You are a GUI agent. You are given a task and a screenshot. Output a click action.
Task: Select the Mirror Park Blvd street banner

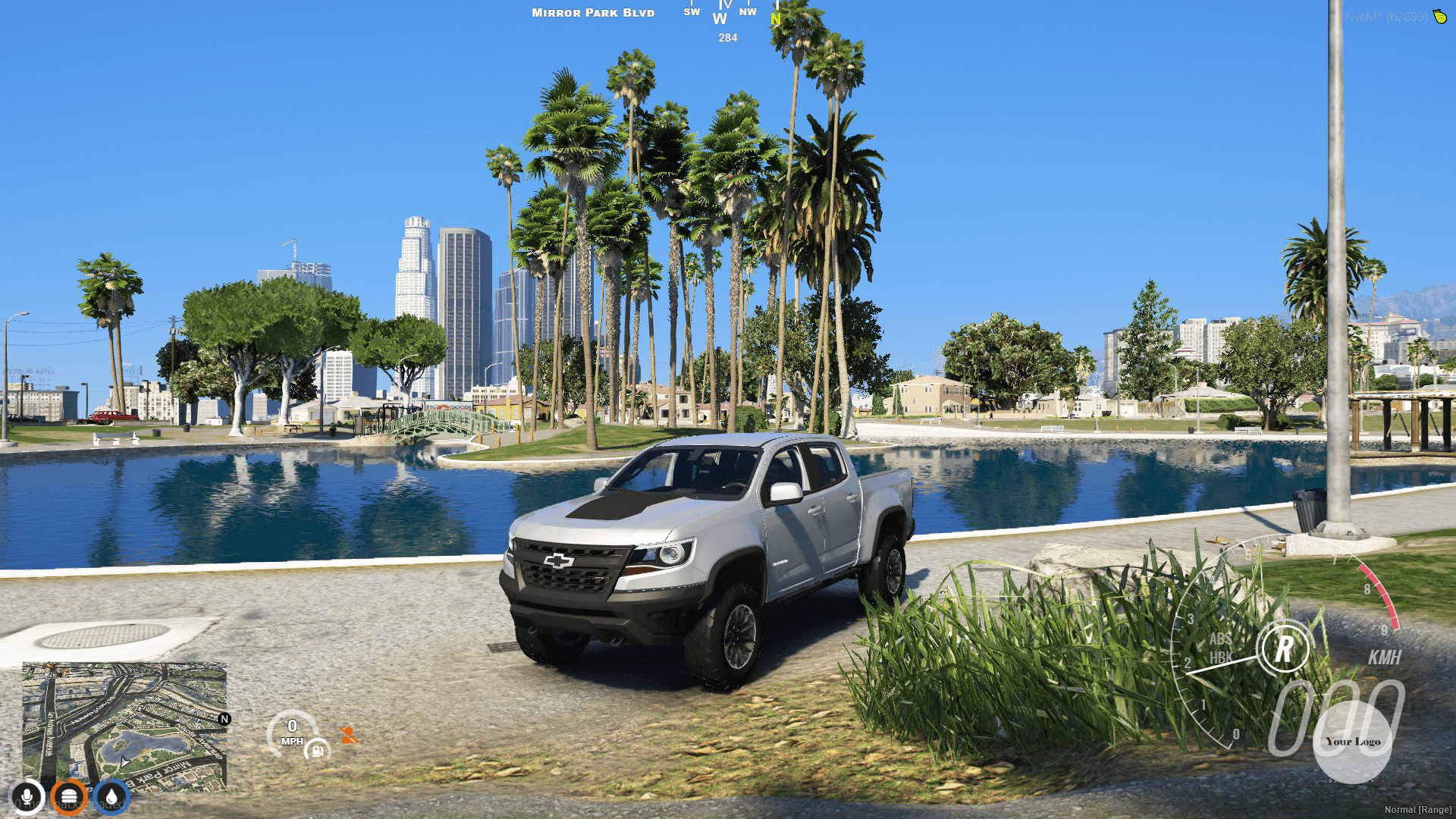592,12
